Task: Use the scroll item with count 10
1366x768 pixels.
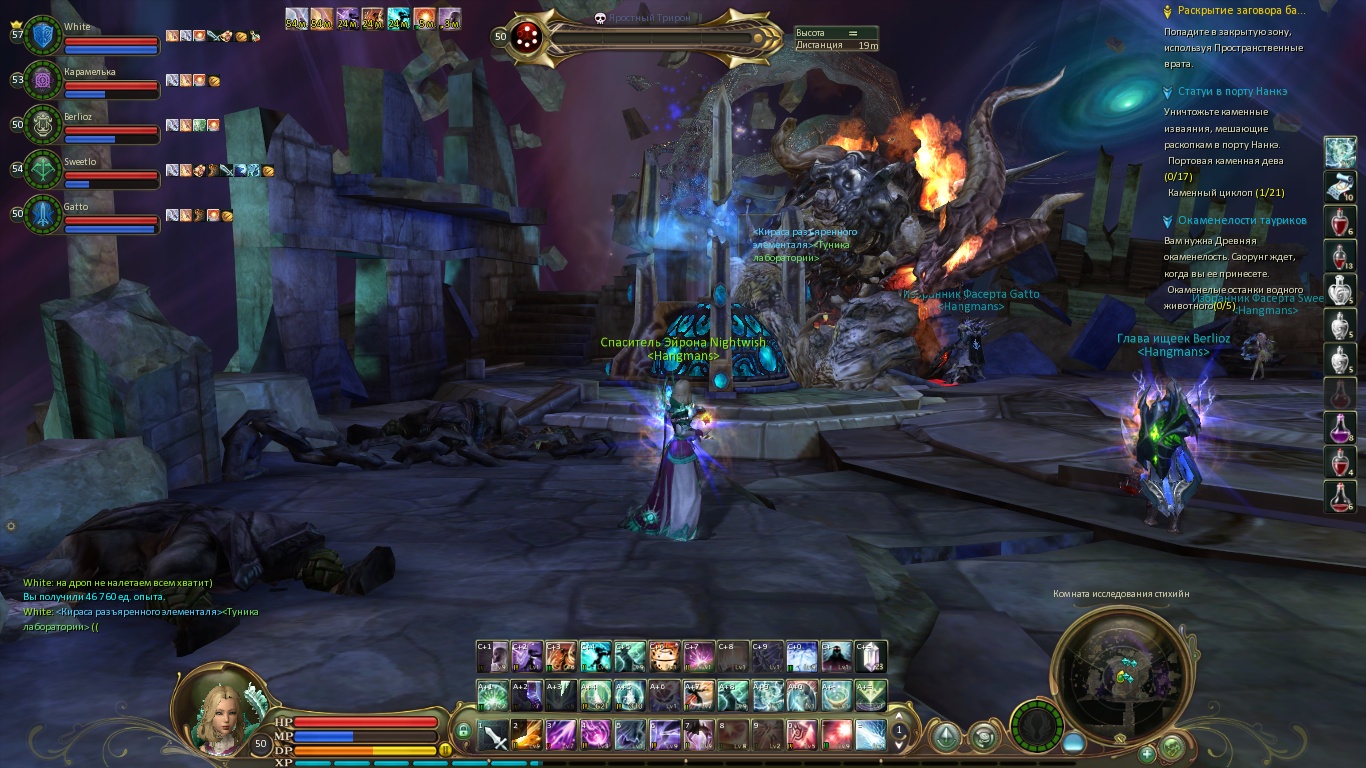Action: tap(1339, 187)
